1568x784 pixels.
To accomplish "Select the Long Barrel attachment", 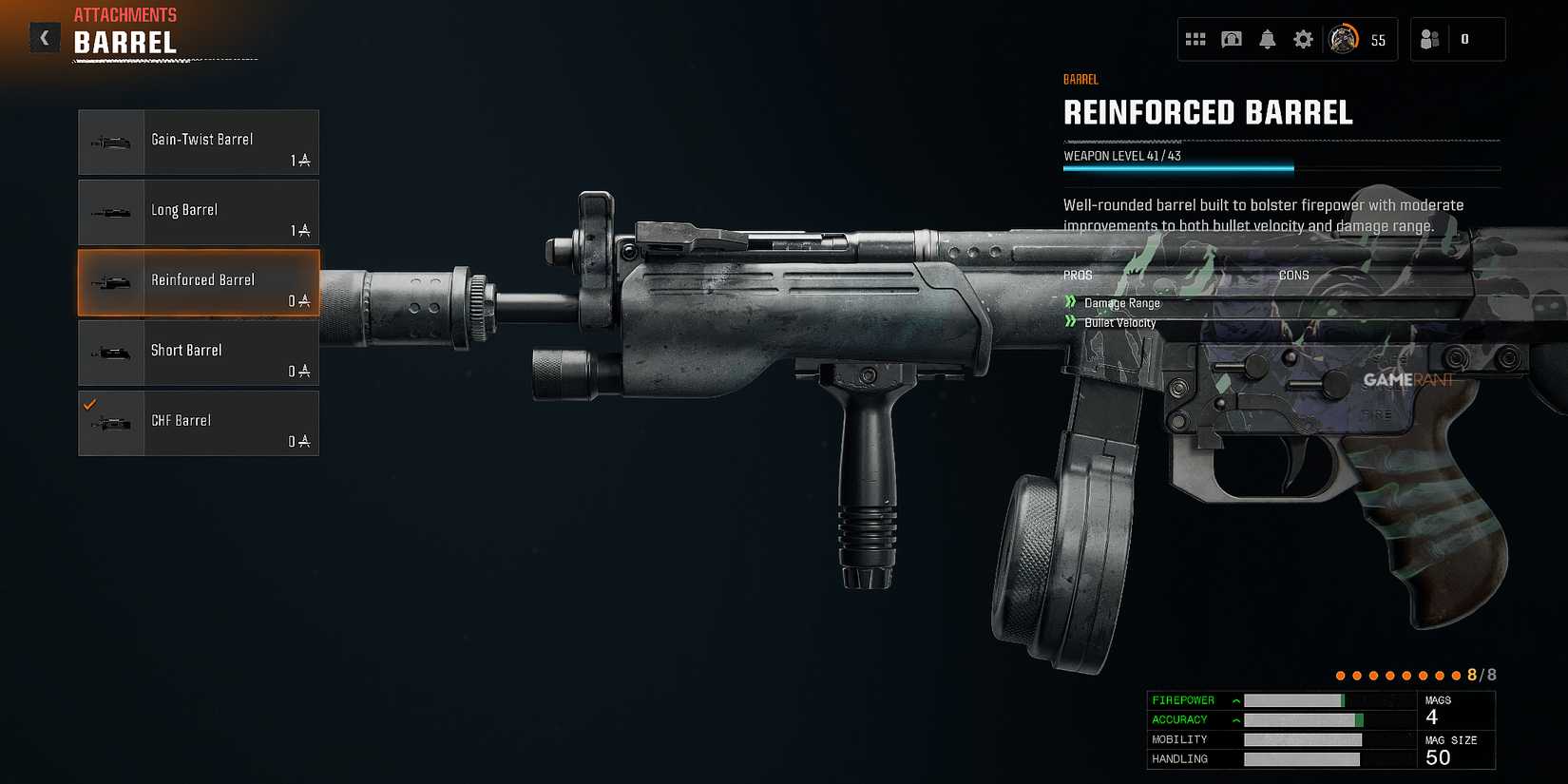I will (x=198, y=212).
